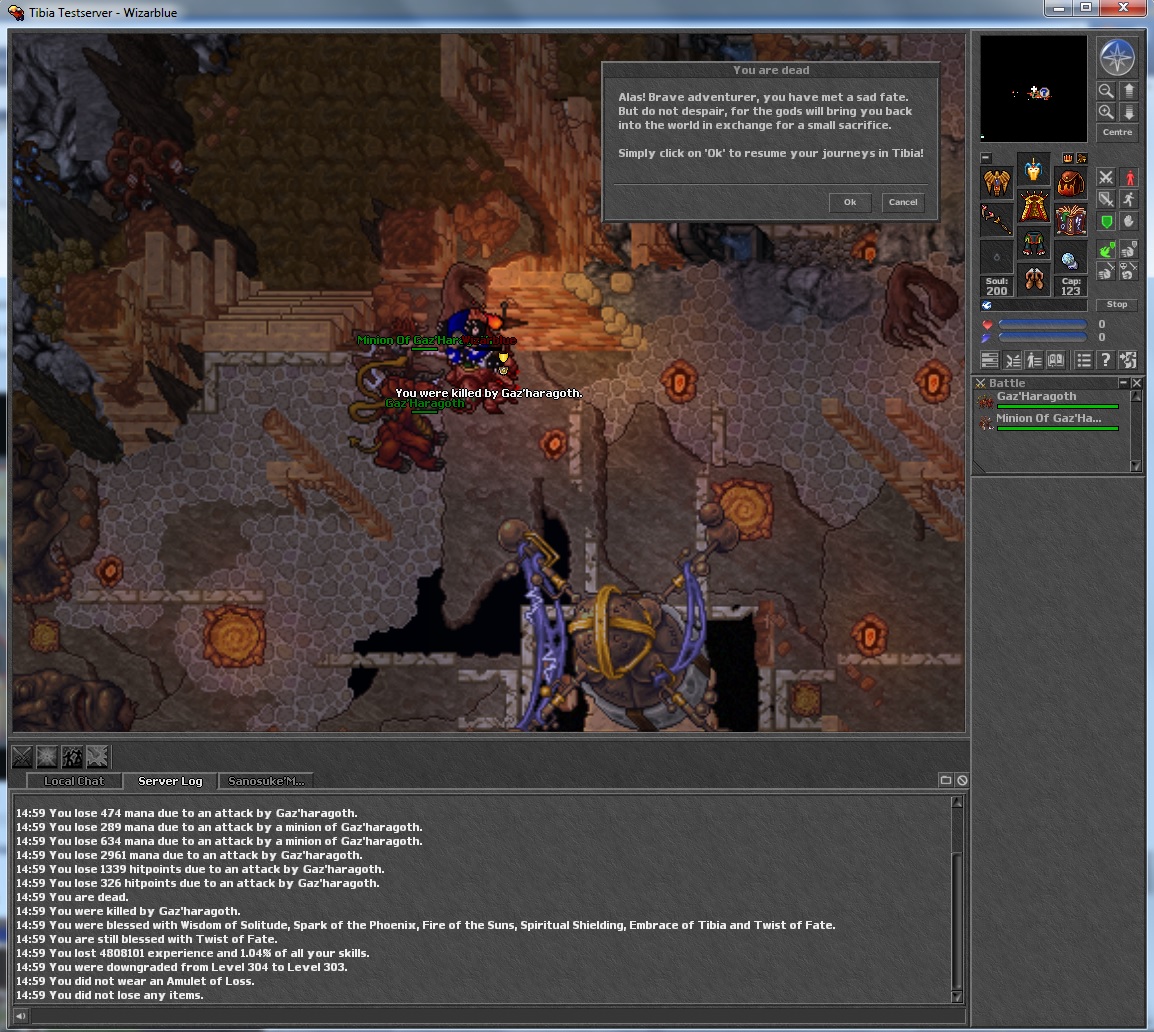Zoom in the minimap with the plus magnifier

click(x=1106, y=112)
